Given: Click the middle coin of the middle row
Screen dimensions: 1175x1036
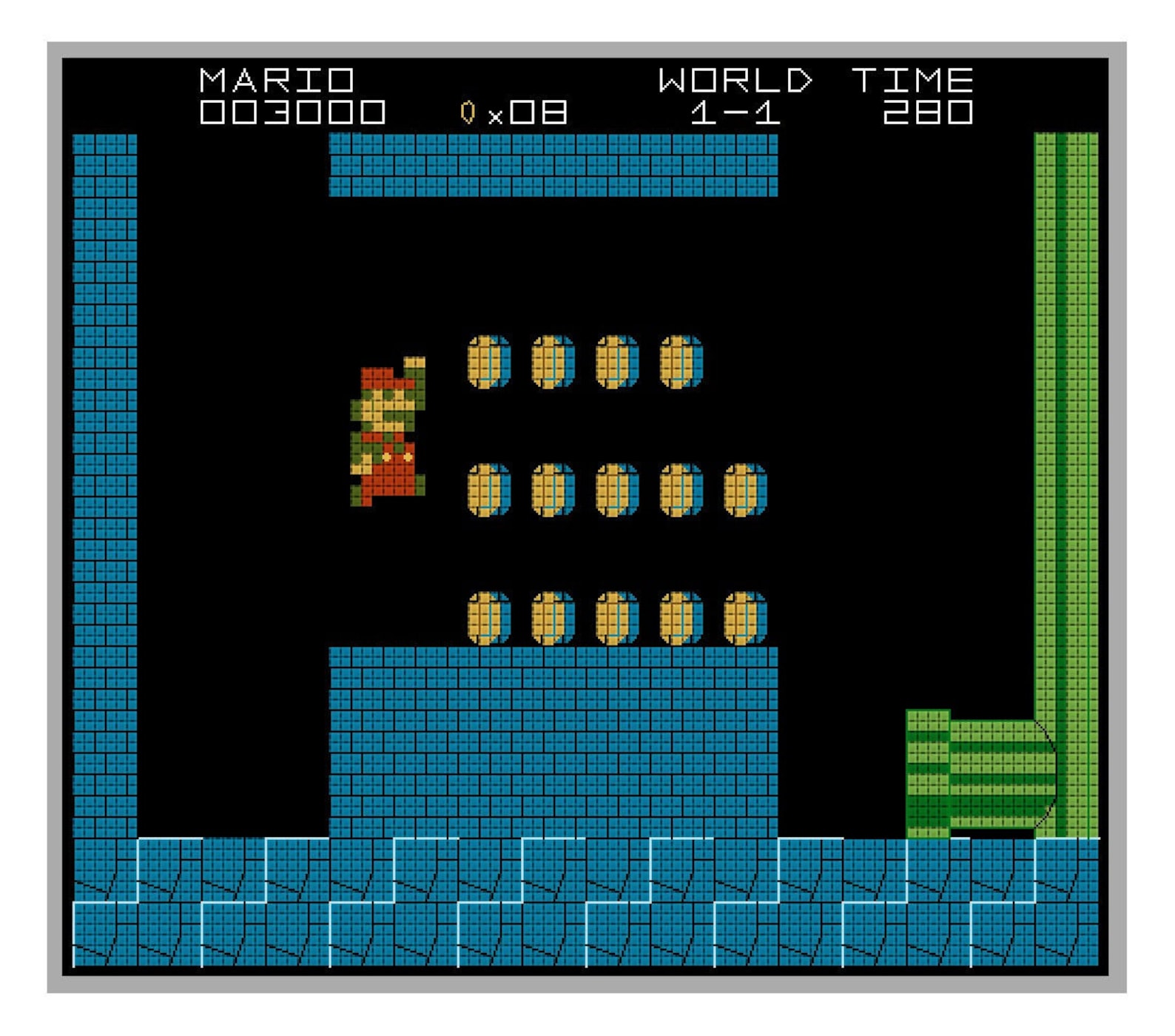Looking at the screenshot, I should (x=616, y=488).
